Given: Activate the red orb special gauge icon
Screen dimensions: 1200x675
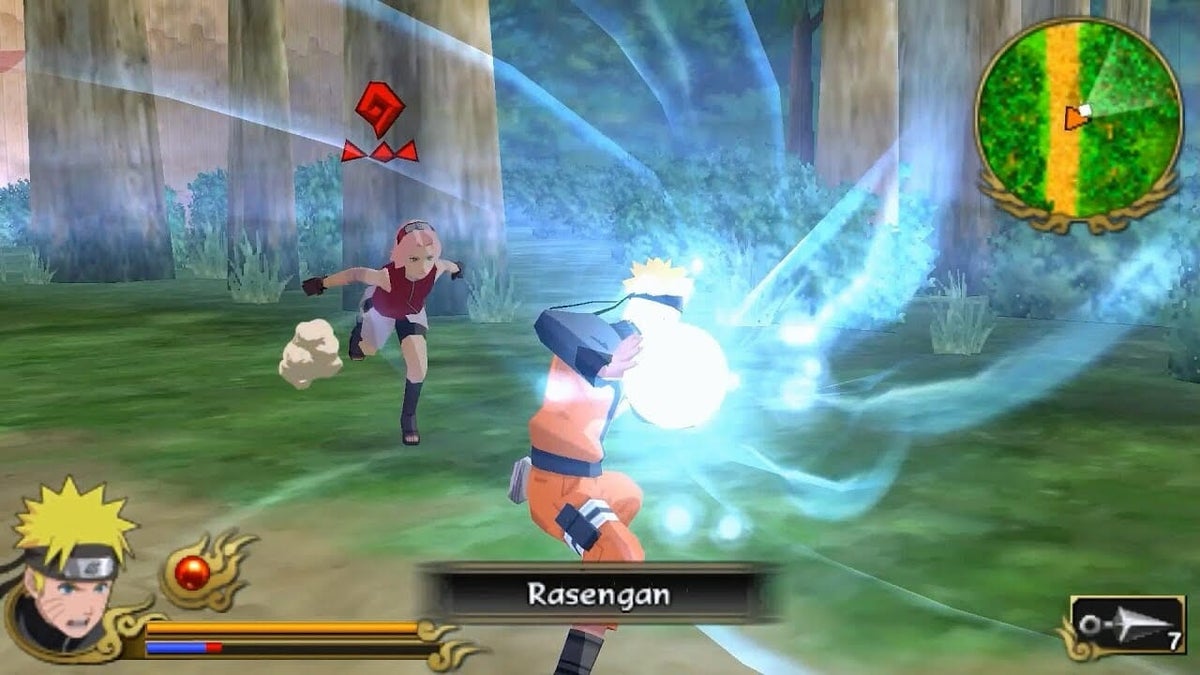Looking at the screenshot, I should 192,572.
